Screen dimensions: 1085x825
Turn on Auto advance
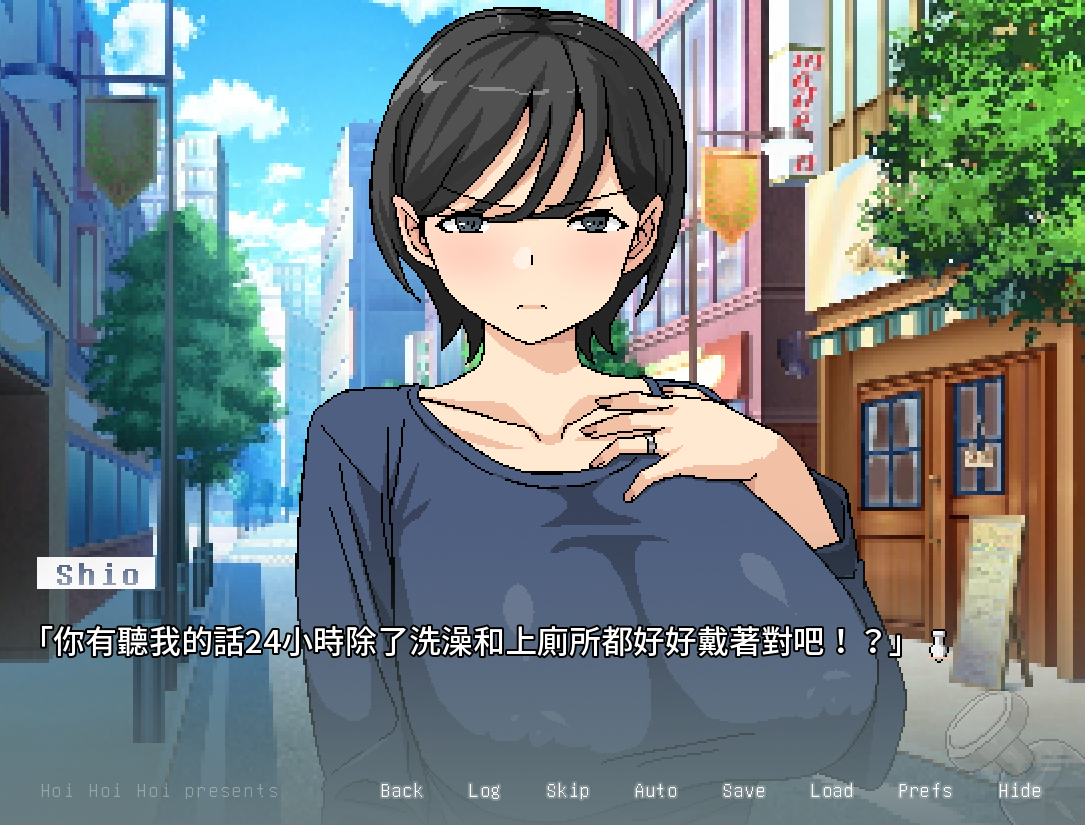tap(656, 791)
